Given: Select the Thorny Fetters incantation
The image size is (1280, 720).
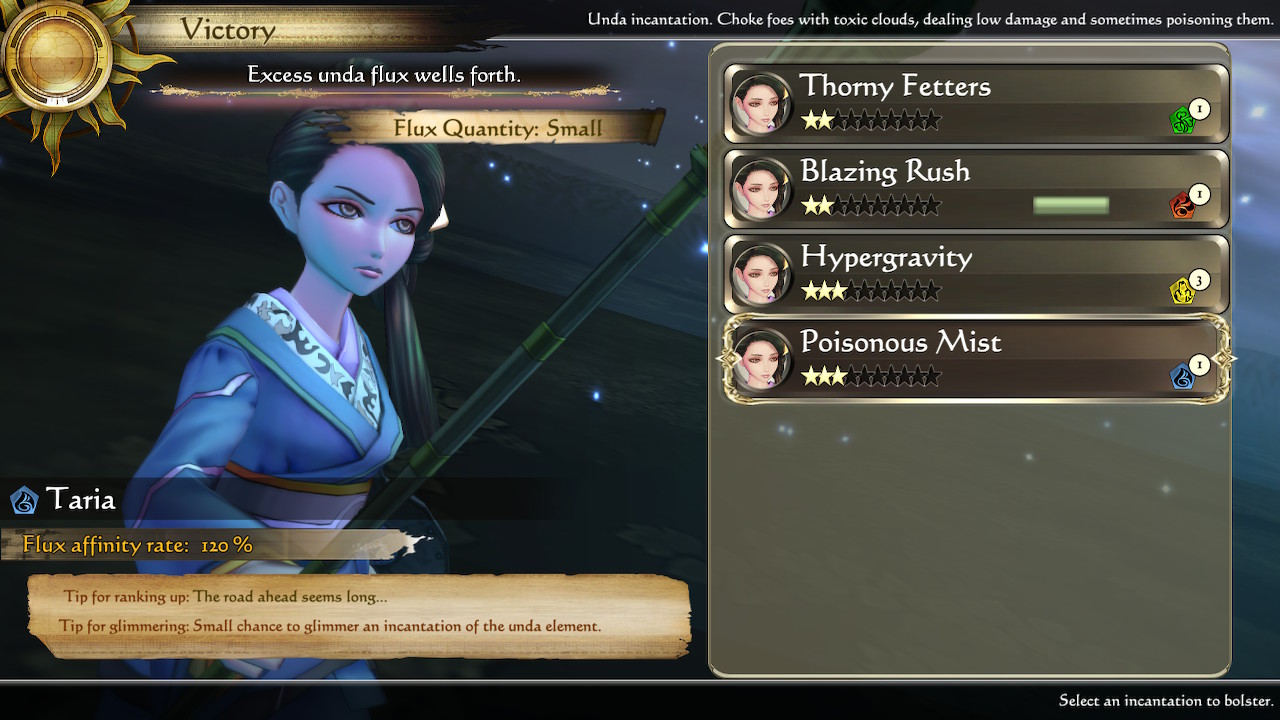Looking at the screenshot, I should pyautogui.click(x=975, y=103).
